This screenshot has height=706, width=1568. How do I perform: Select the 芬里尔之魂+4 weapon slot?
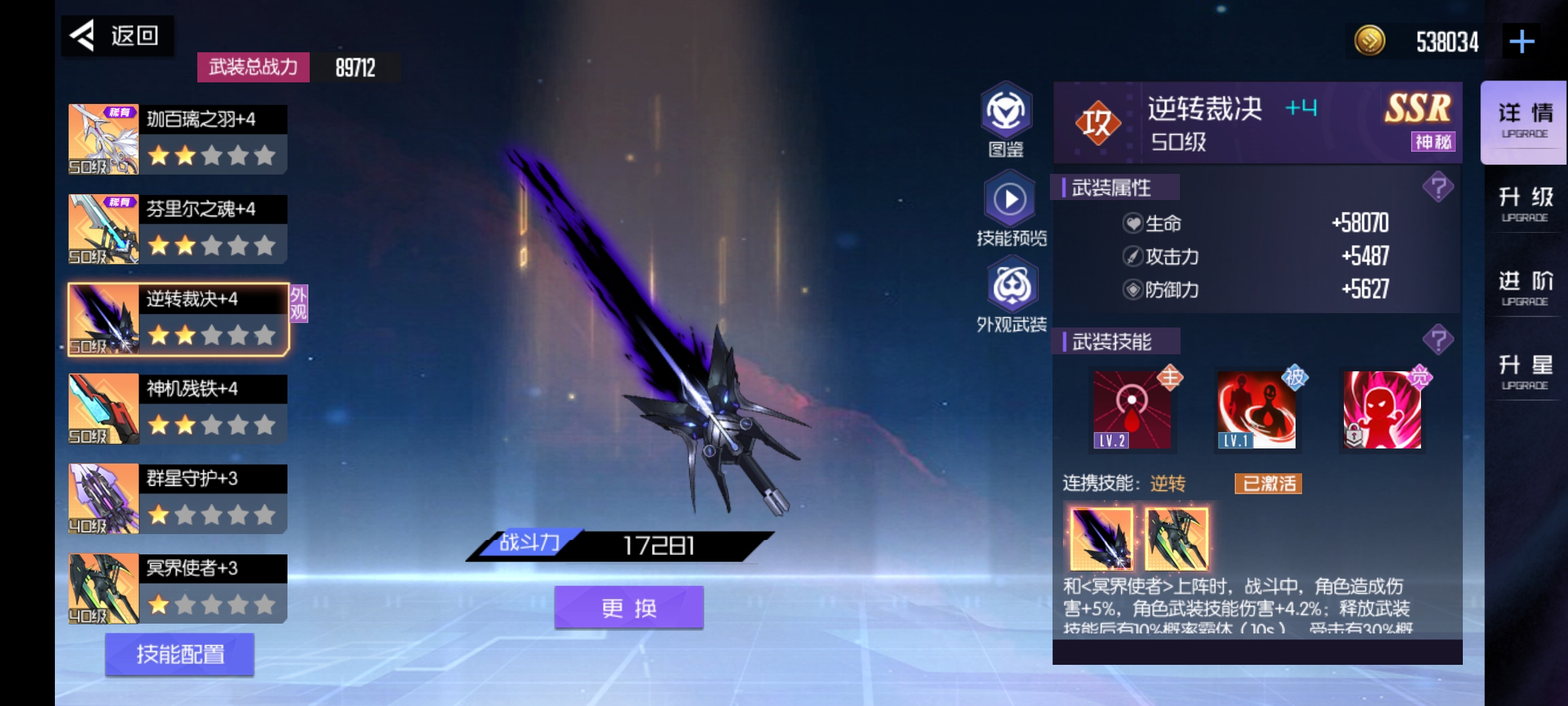coord(178,229)
